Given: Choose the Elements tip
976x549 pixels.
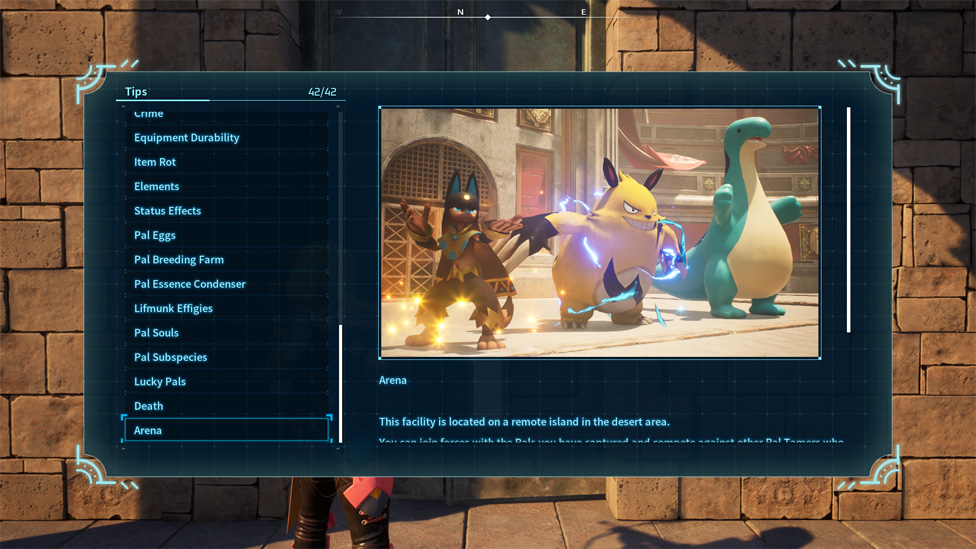Looking at the screenshot, I should tap(157, 187).
